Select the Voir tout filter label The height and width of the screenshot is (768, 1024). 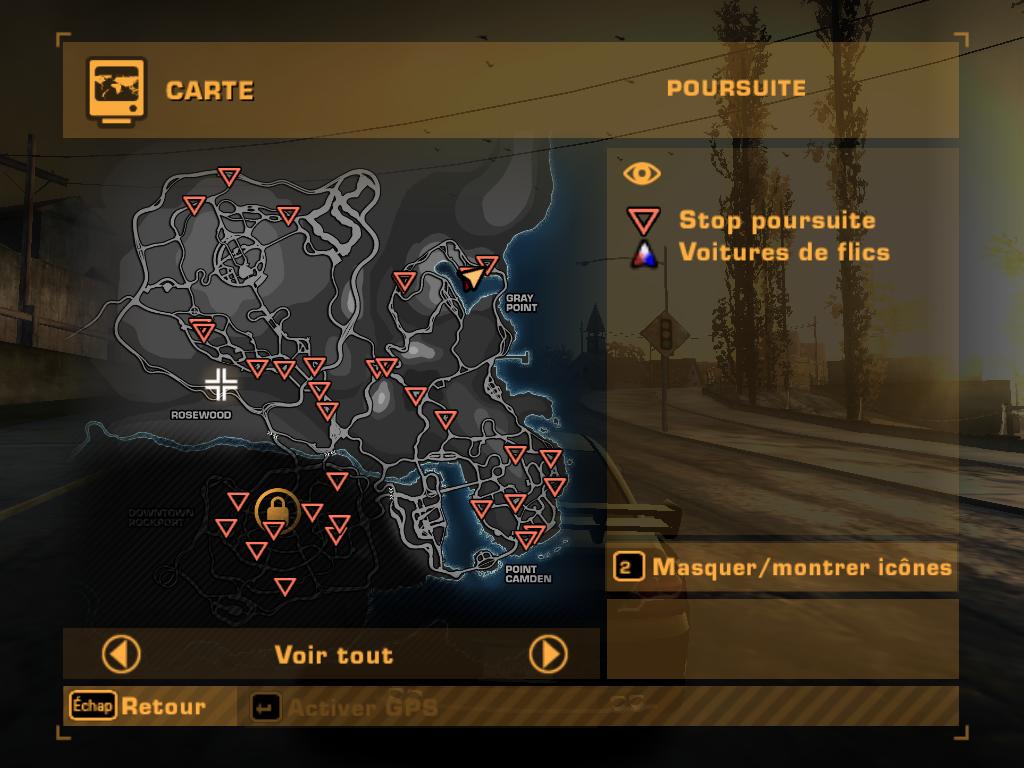[334, 655]
